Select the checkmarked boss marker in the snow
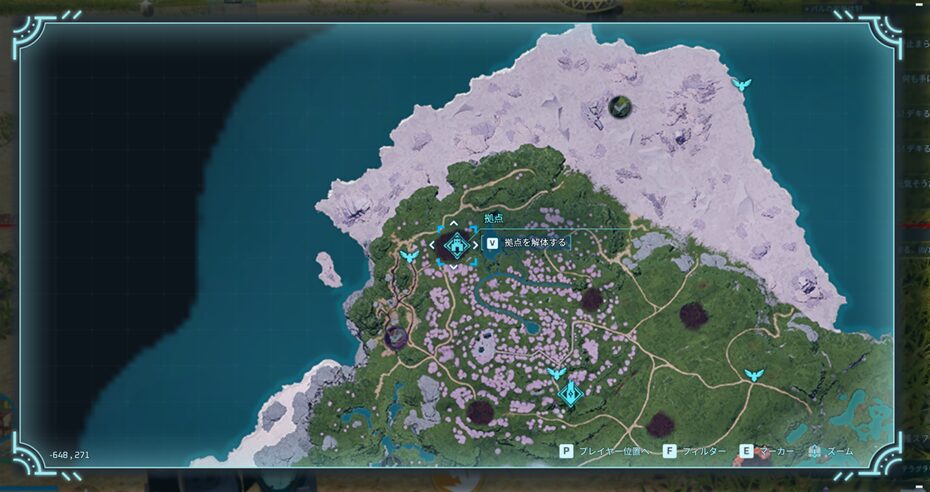Screen dimensions: 930x492 click(x=620, y=104)
